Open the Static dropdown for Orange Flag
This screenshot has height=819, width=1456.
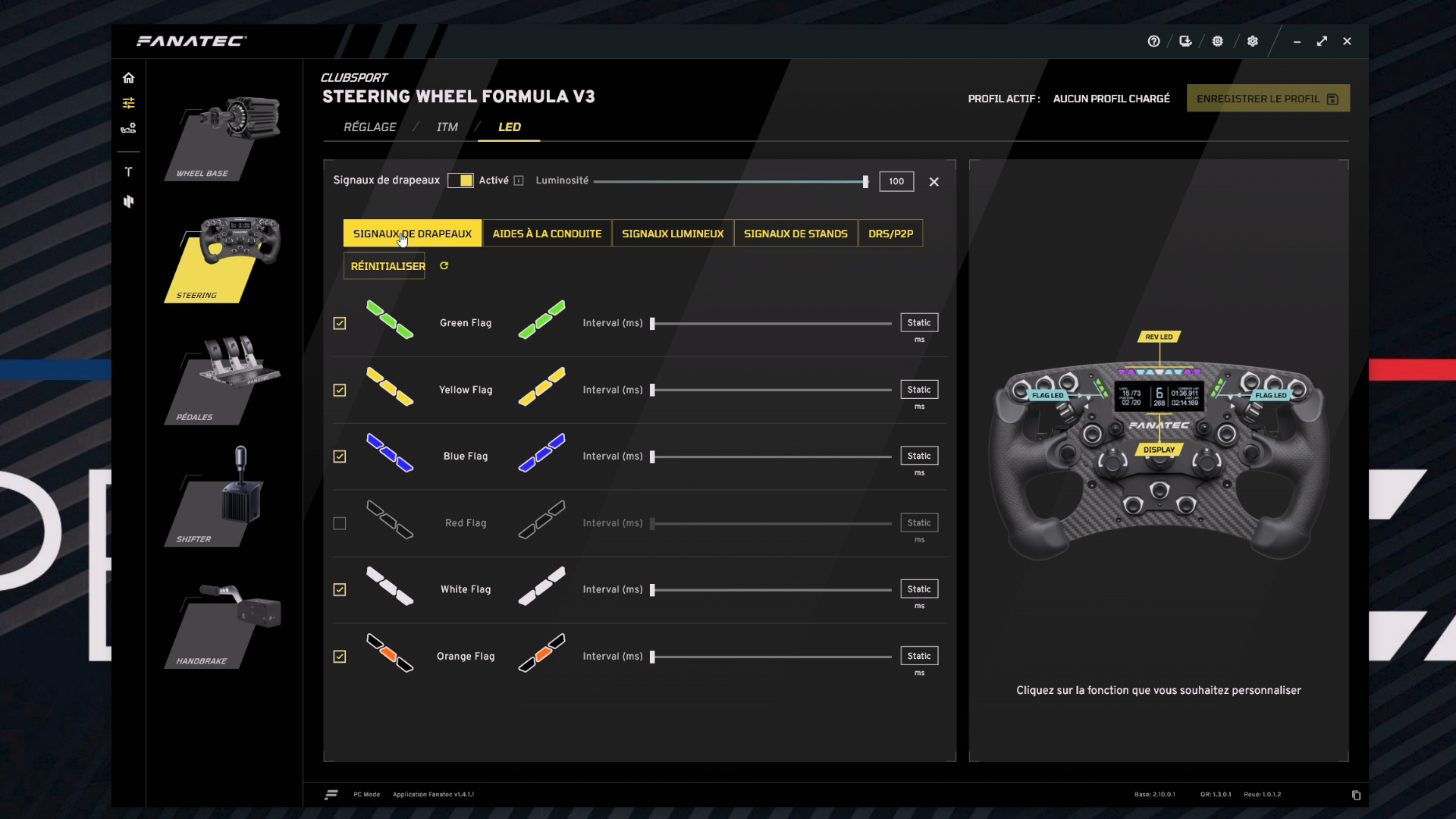tap(918, 656)
